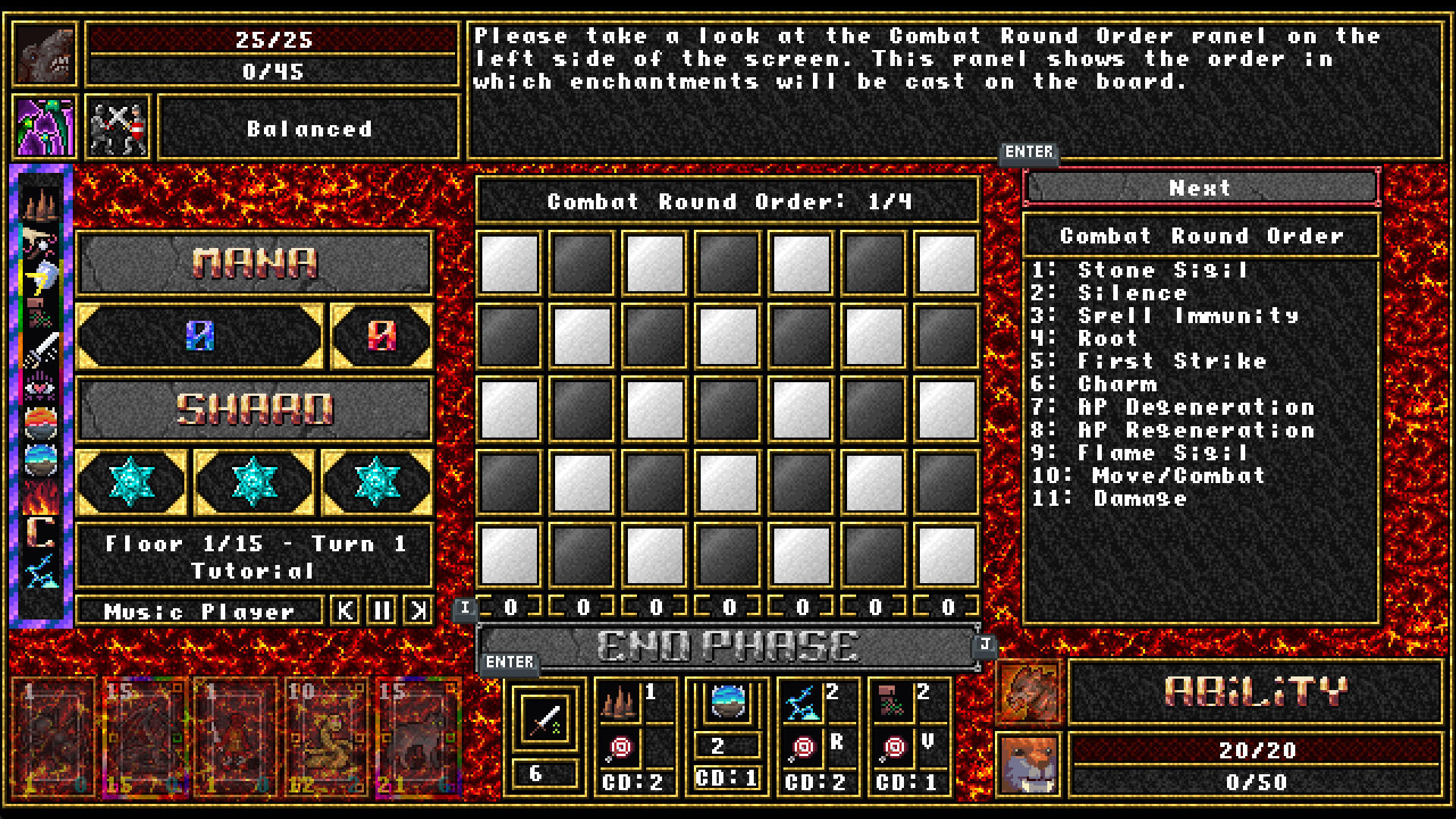Skip to next track in Music Player
Viewport: 1456px width, 819px height.
point(416,610)
